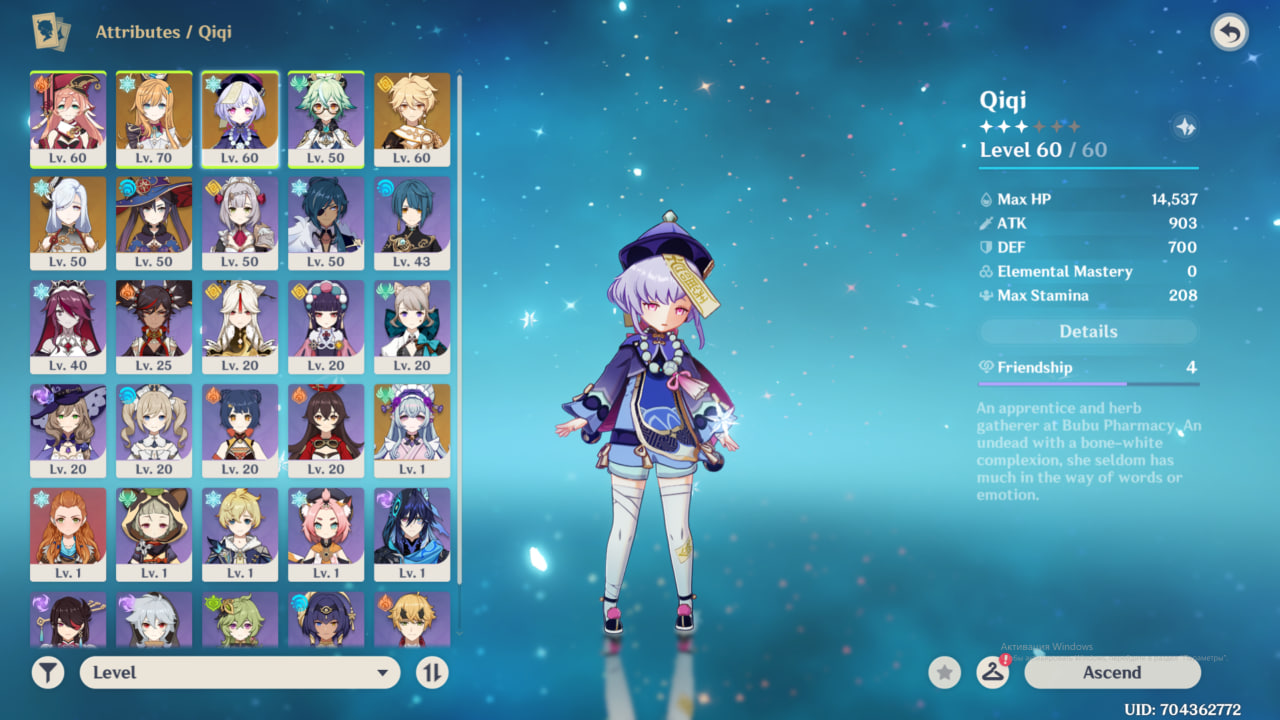
Task: Ascend Qiqi with the Ascend button
Action: (1112, 673)
